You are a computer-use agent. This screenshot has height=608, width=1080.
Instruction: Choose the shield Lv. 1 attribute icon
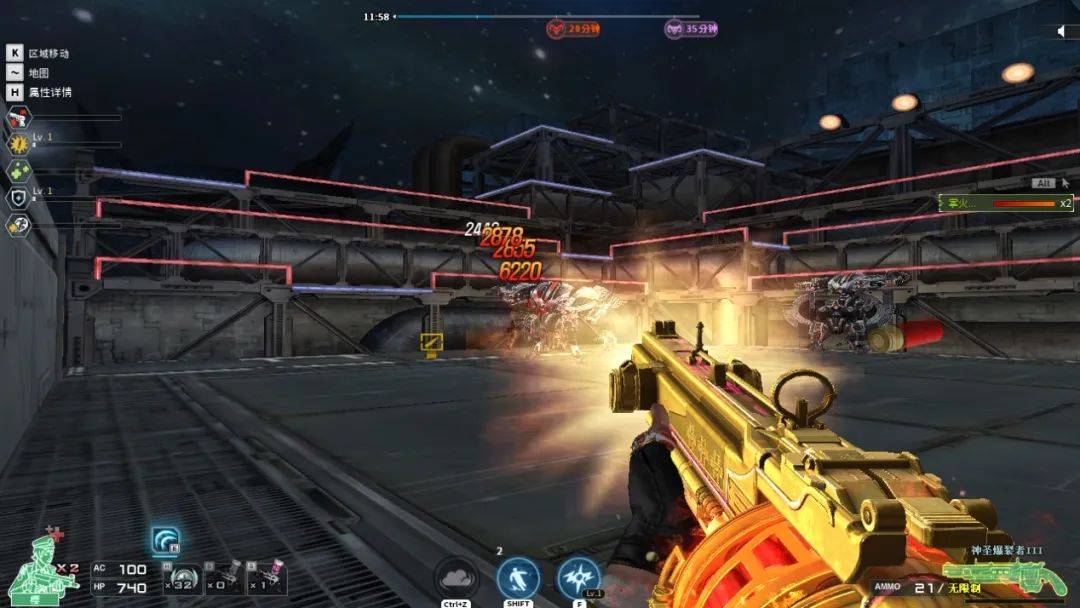[x=18, y=198]
